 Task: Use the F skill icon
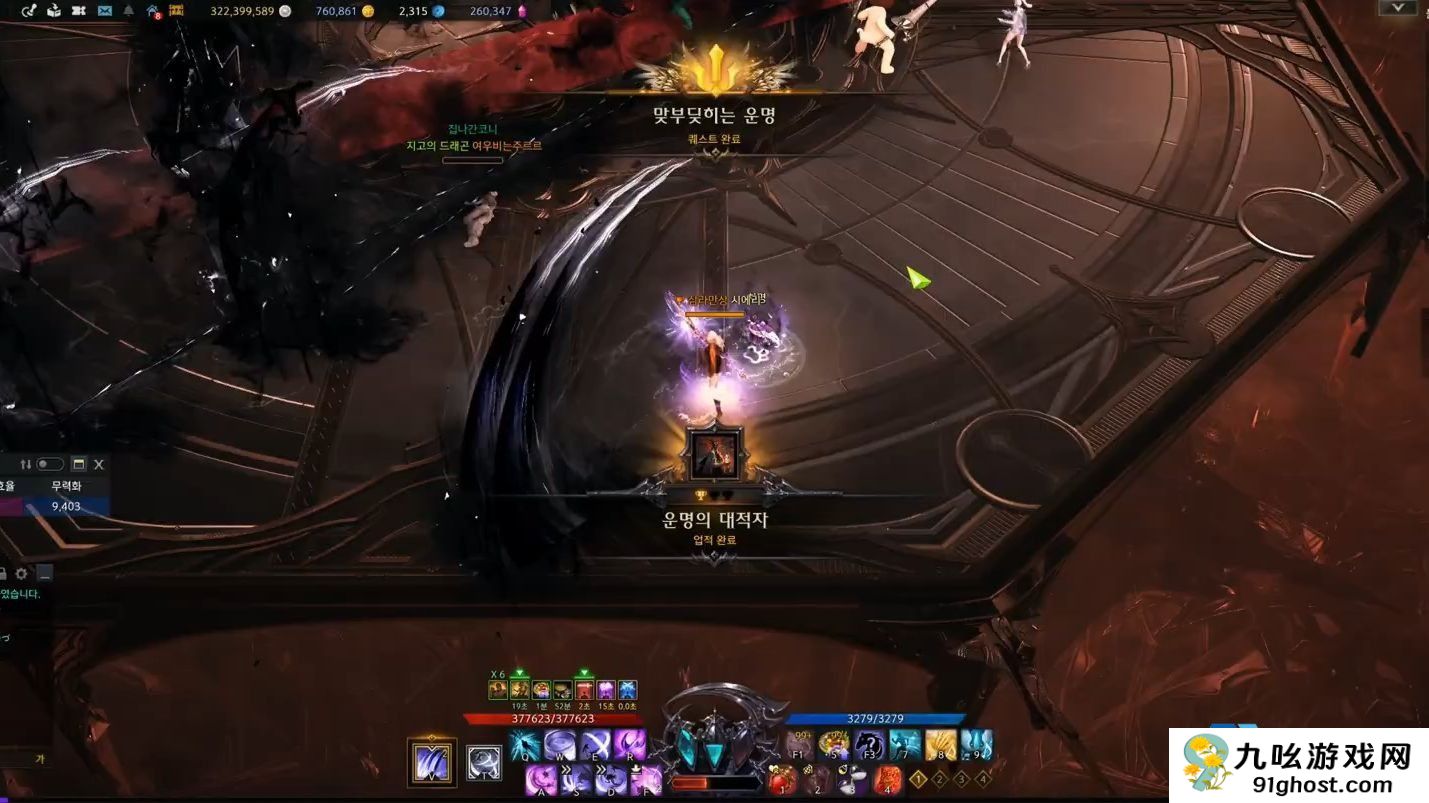point(646,779)
